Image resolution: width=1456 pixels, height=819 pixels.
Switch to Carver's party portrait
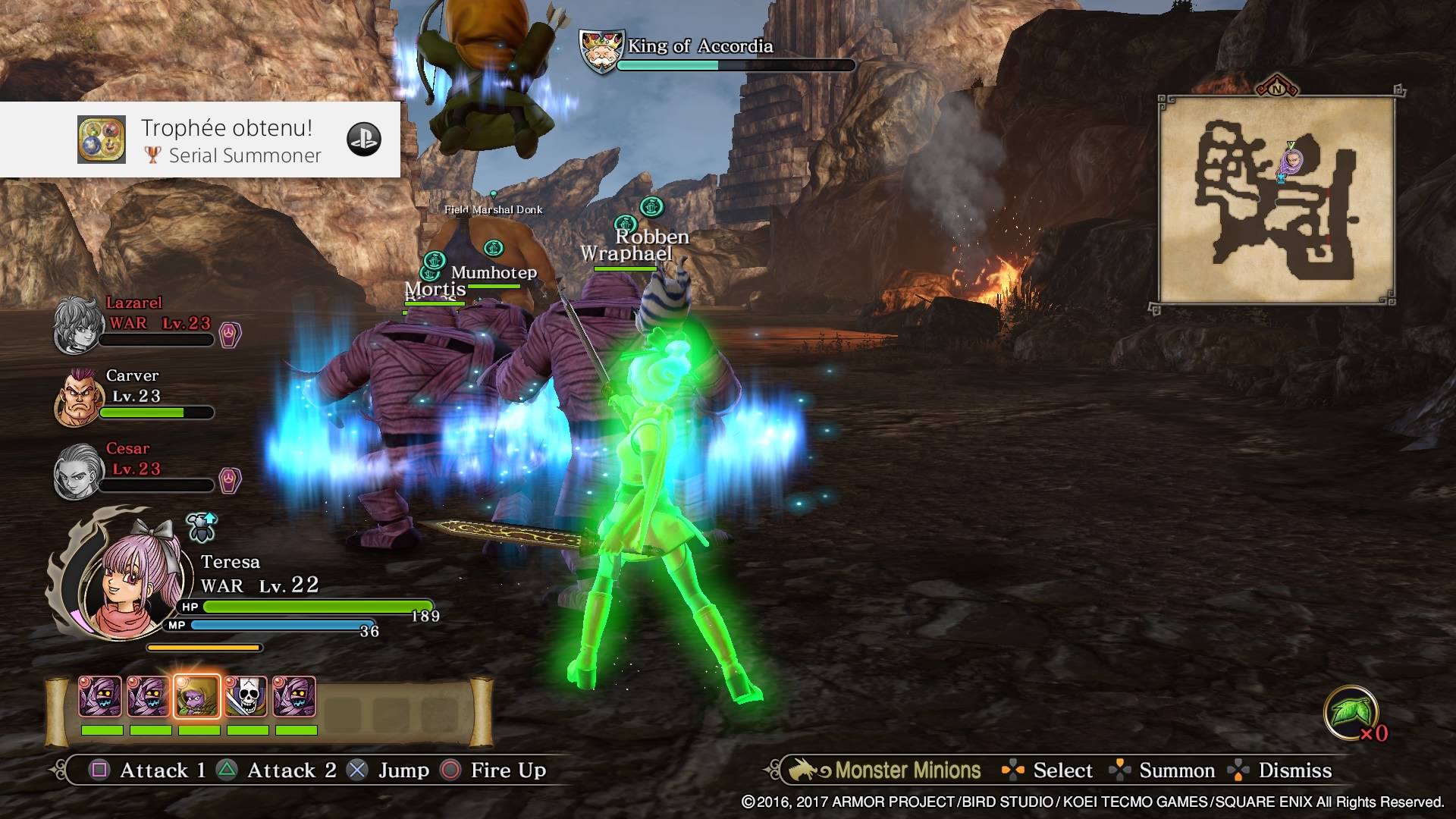click(79, 397)
